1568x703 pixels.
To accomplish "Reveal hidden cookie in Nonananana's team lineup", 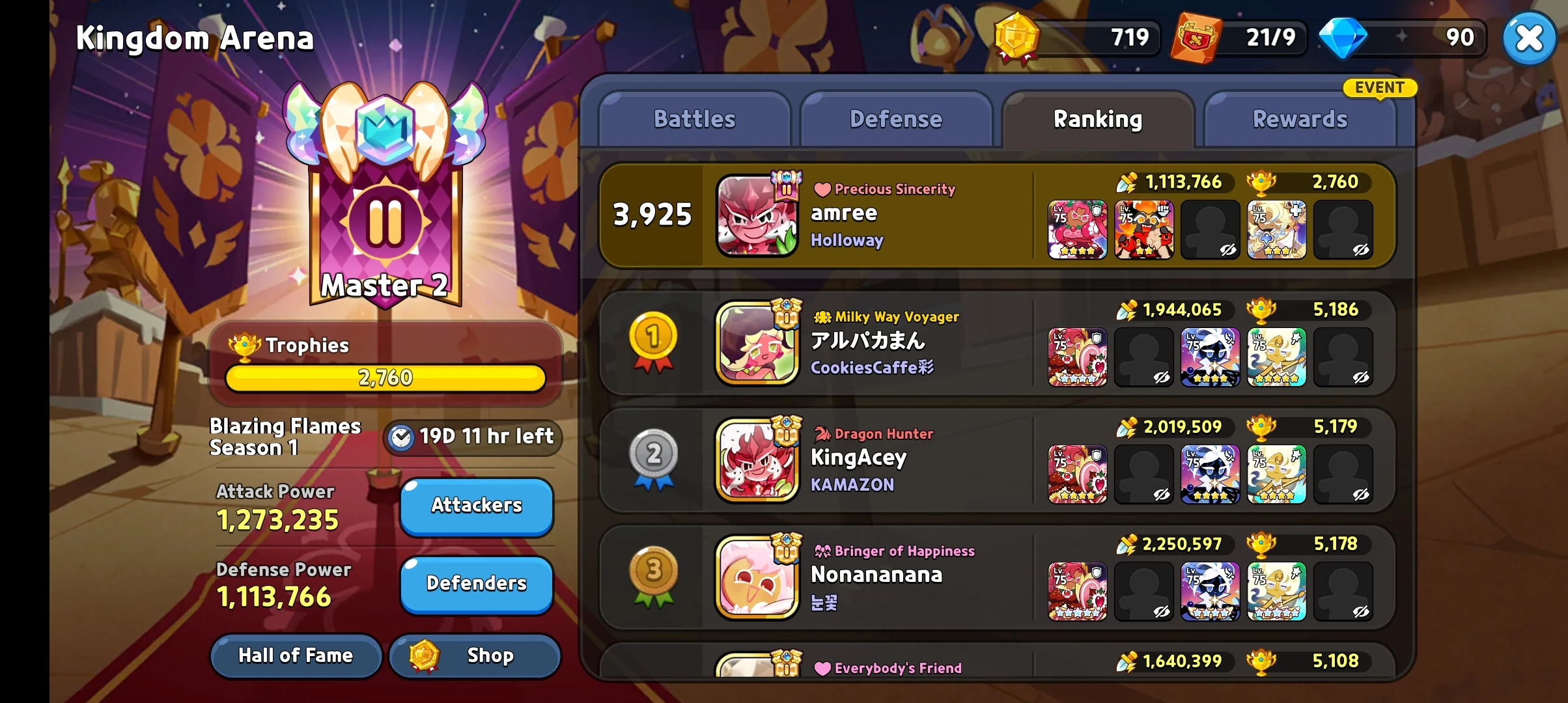I will [1144, 592].
